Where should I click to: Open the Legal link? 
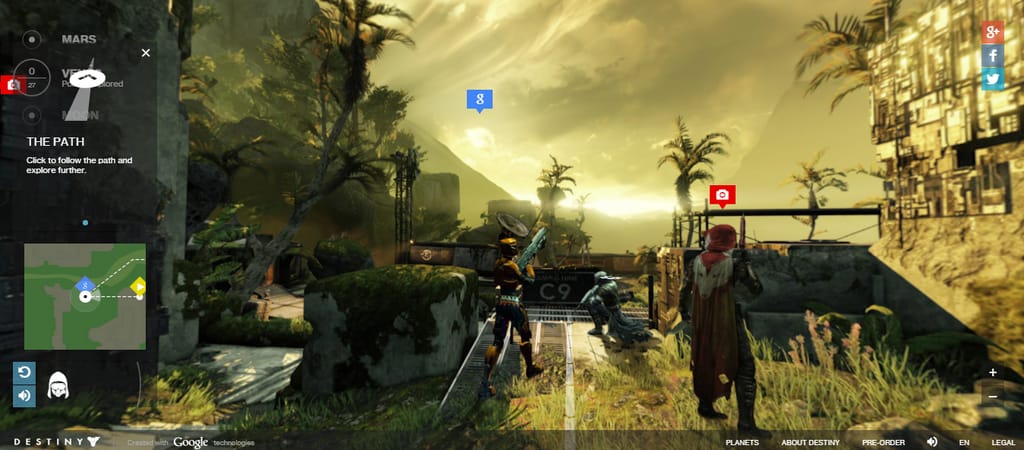click(x=1003, y=442)
